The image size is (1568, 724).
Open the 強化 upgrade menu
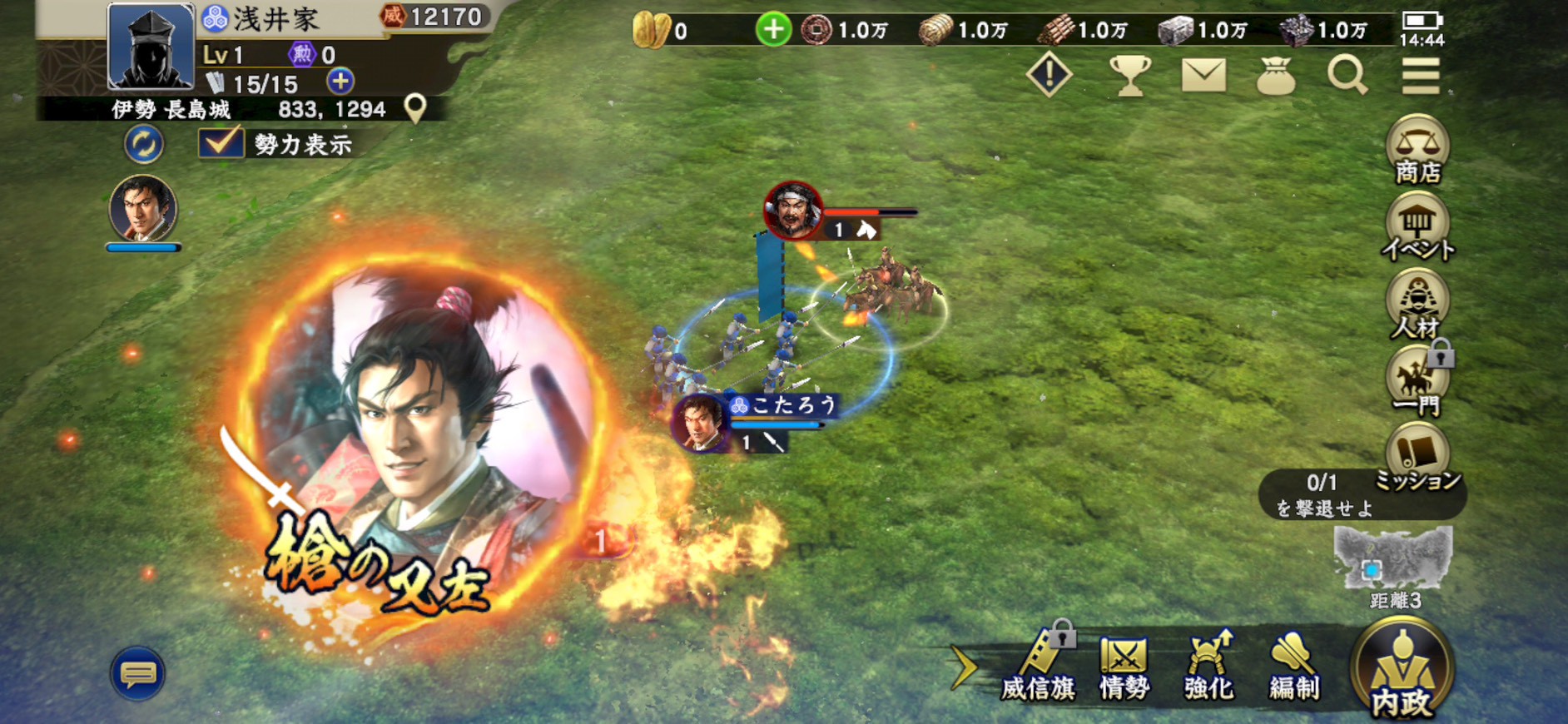(x=1208, y=667)
